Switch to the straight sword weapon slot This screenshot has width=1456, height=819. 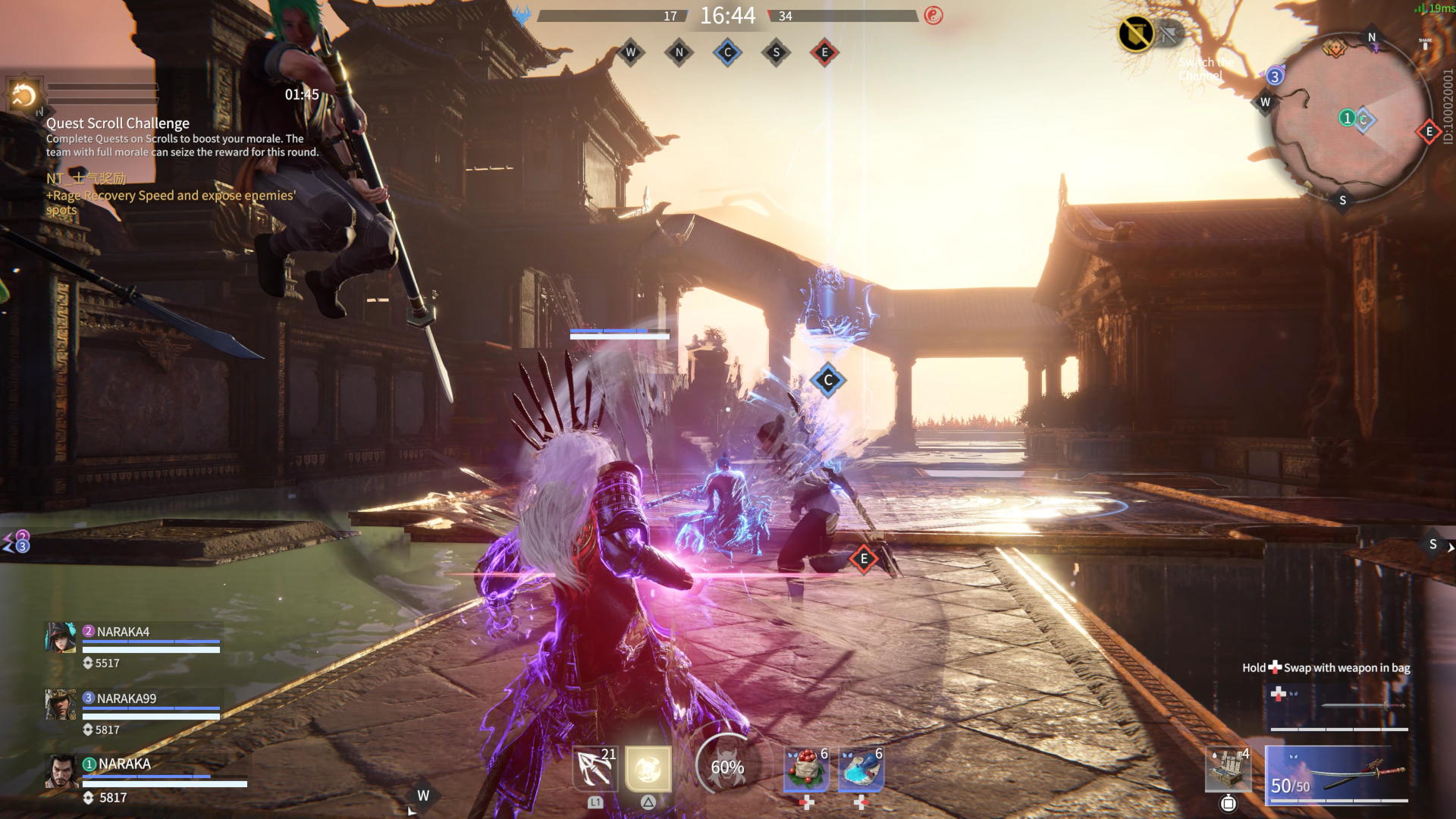click(1338, 707)
